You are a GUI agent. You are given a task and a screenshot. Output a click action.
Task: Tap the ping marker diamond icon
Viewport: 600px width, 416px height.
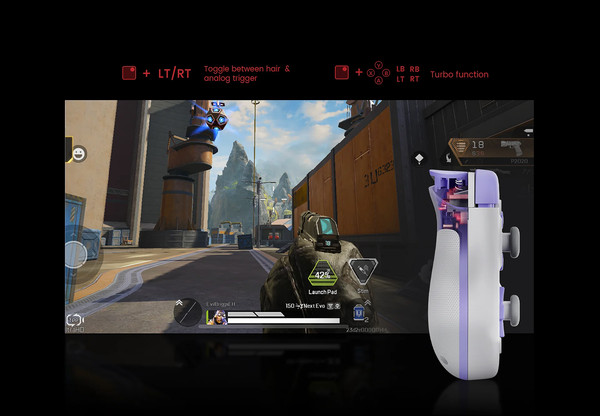pyautogui.click(x=419, y=157)
